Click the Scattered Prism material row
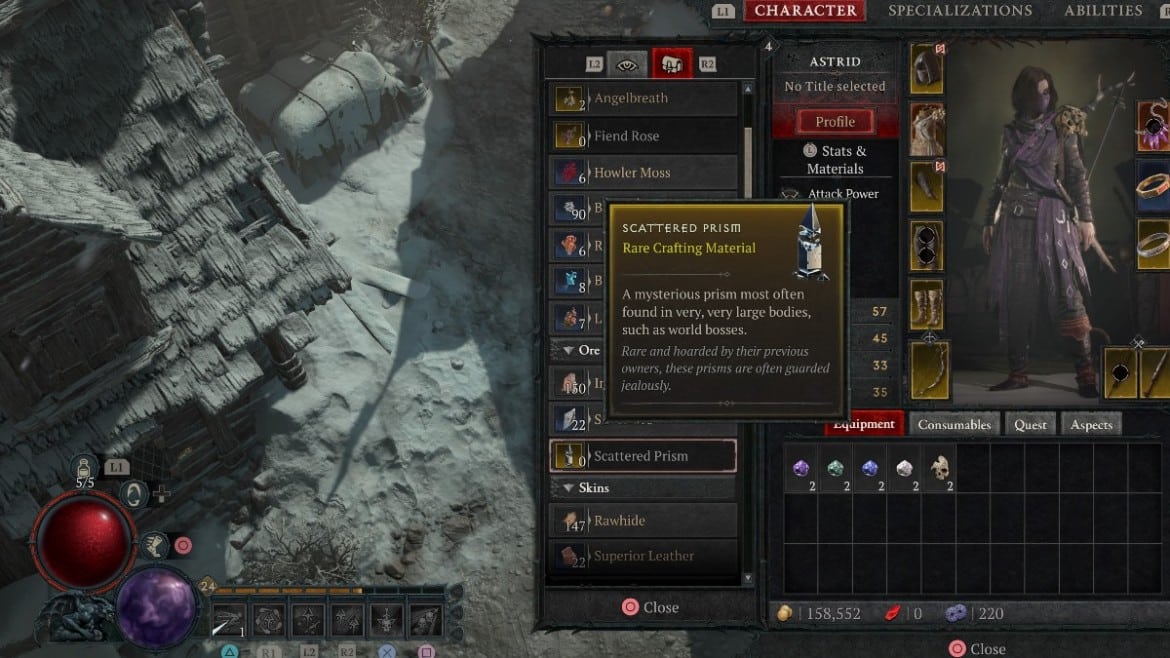 (644, 456)
